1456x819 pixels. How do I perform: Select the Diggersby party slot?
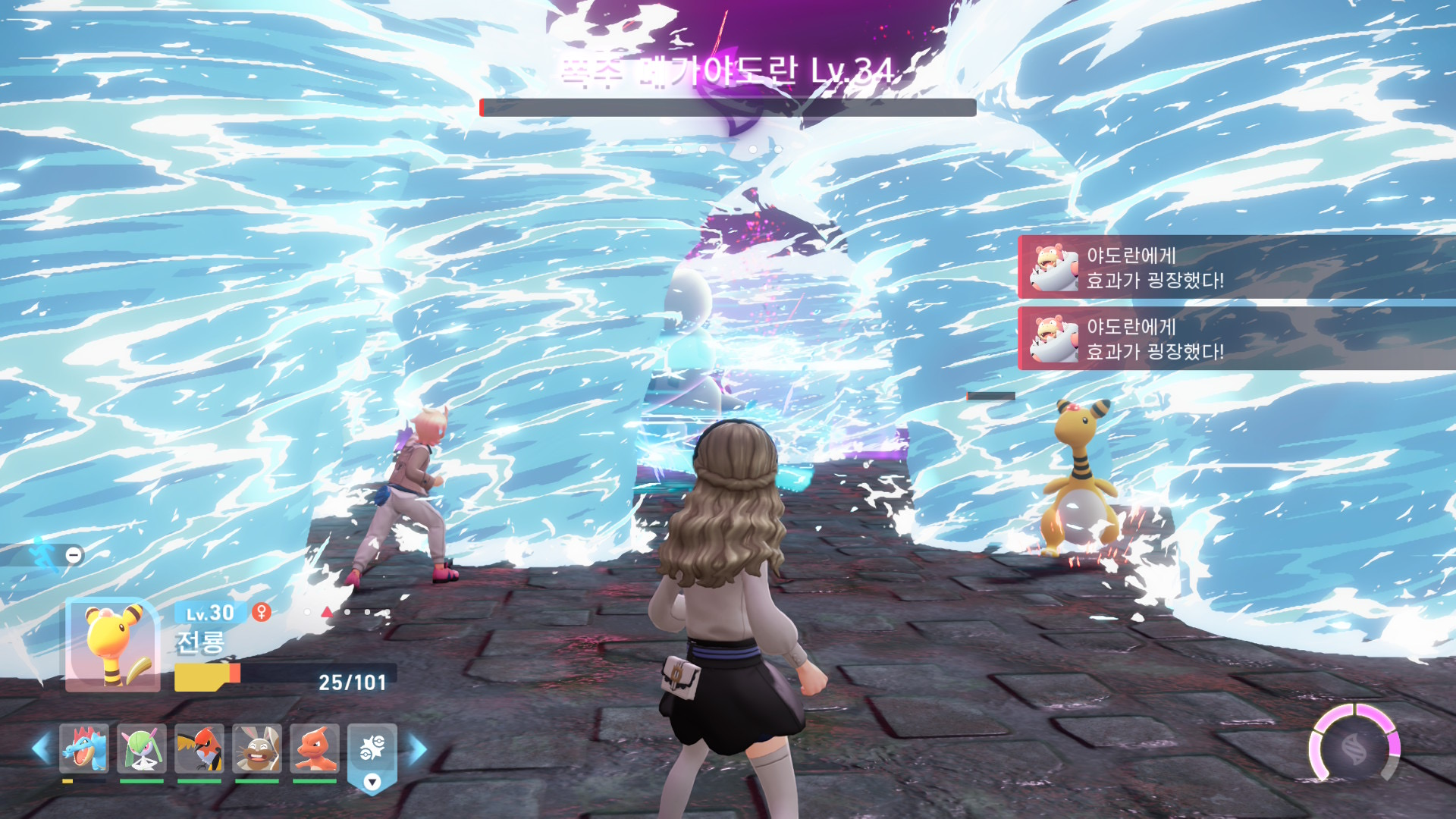click(x=257, y=748)
